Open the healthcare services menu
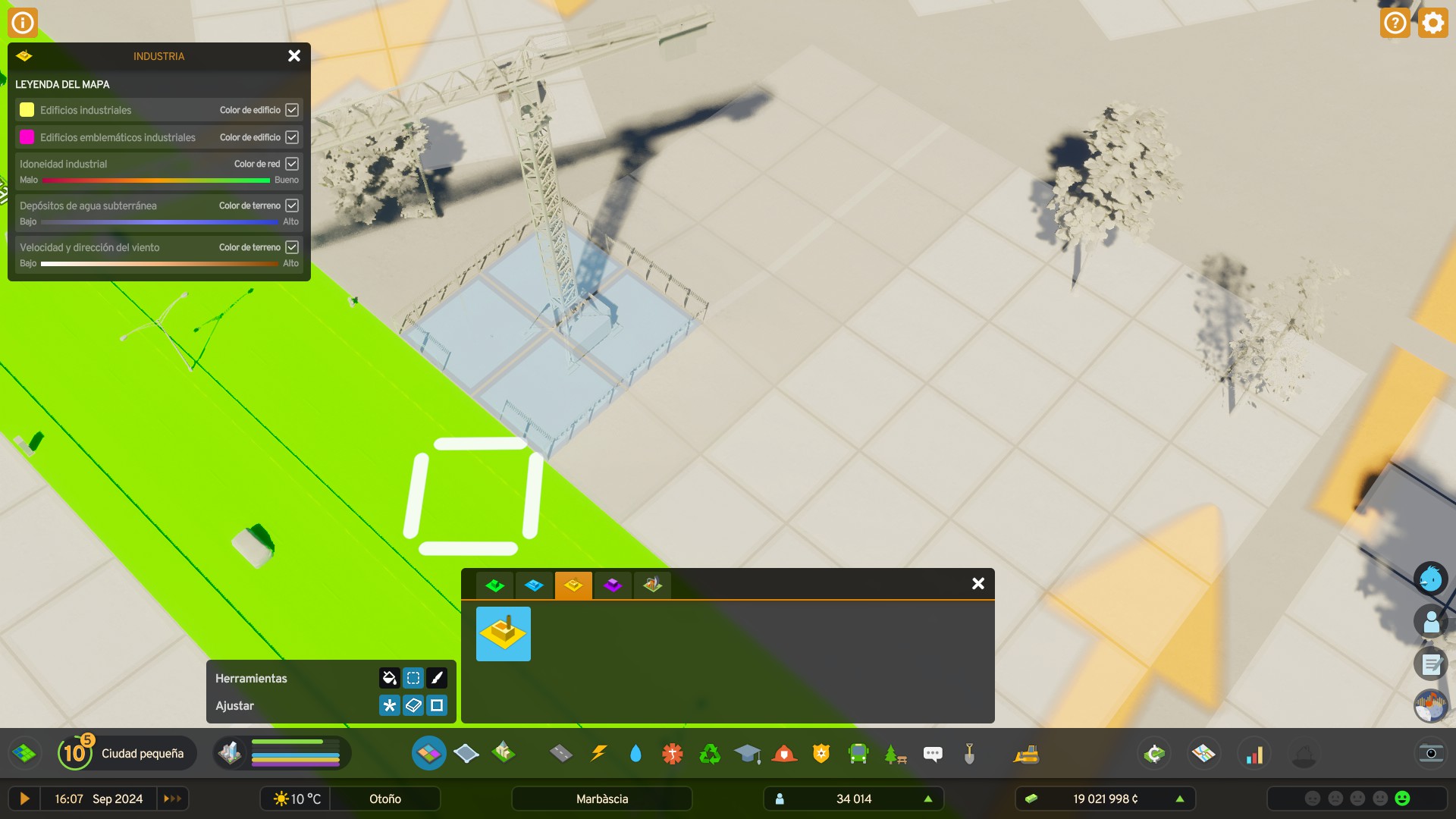 pos(672,753)
